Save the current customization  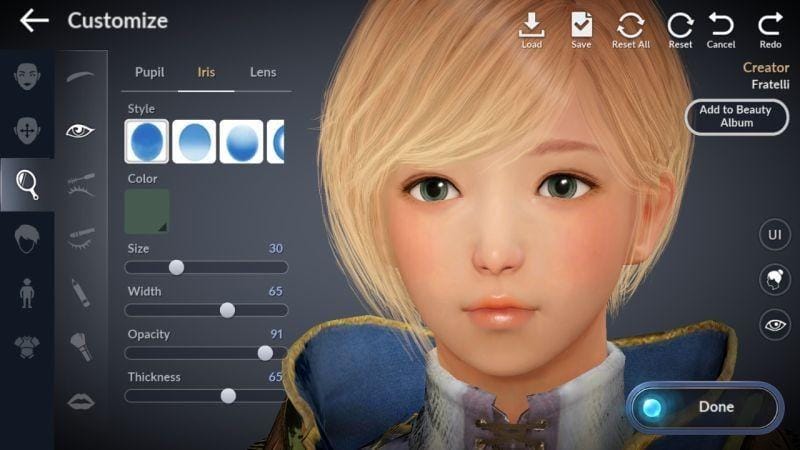(x=581, y=30)
